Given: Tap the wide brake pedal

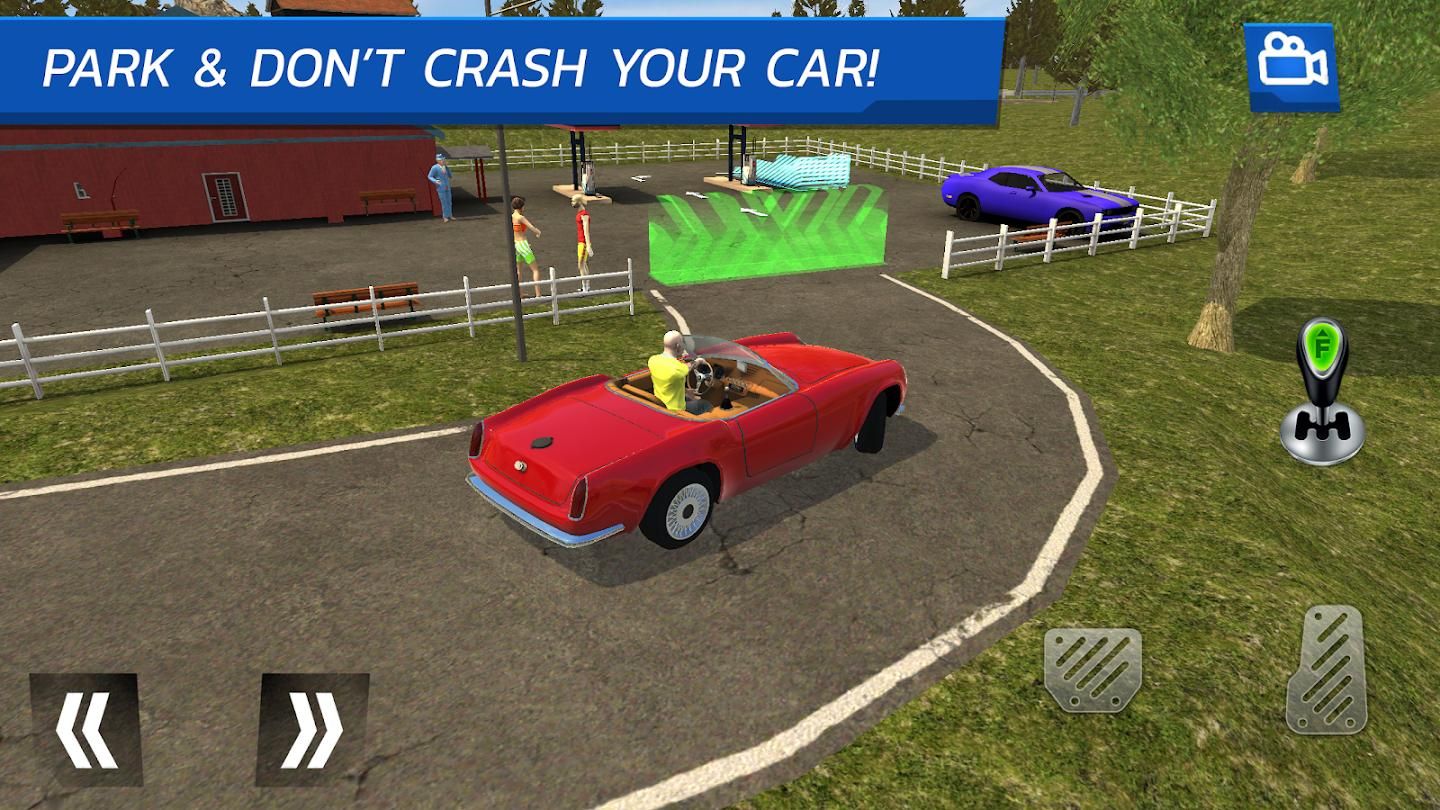Looking at the screenshot, I should point(1093,669).
